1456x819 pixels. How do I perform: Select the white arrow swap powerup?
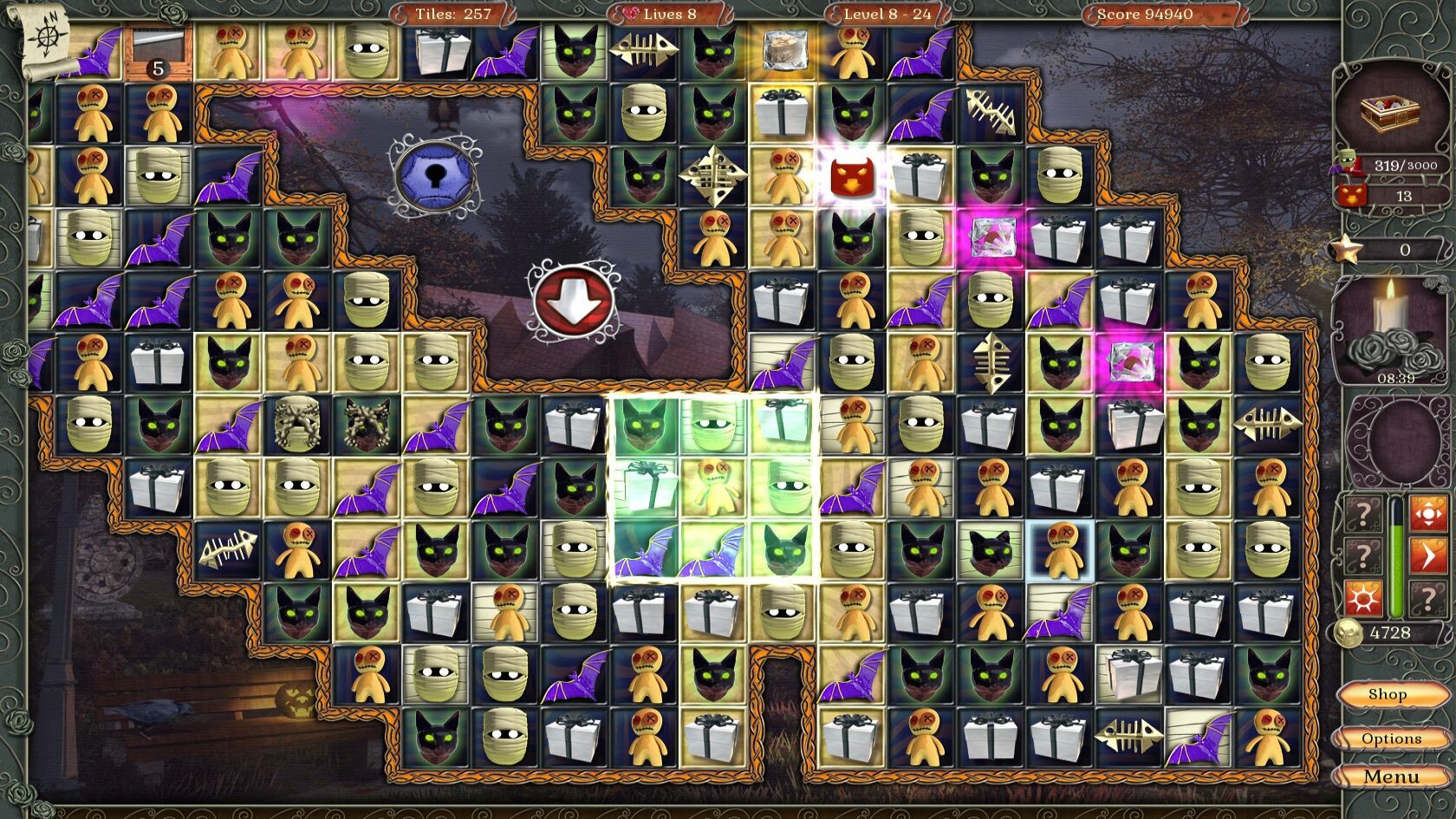1428,555
